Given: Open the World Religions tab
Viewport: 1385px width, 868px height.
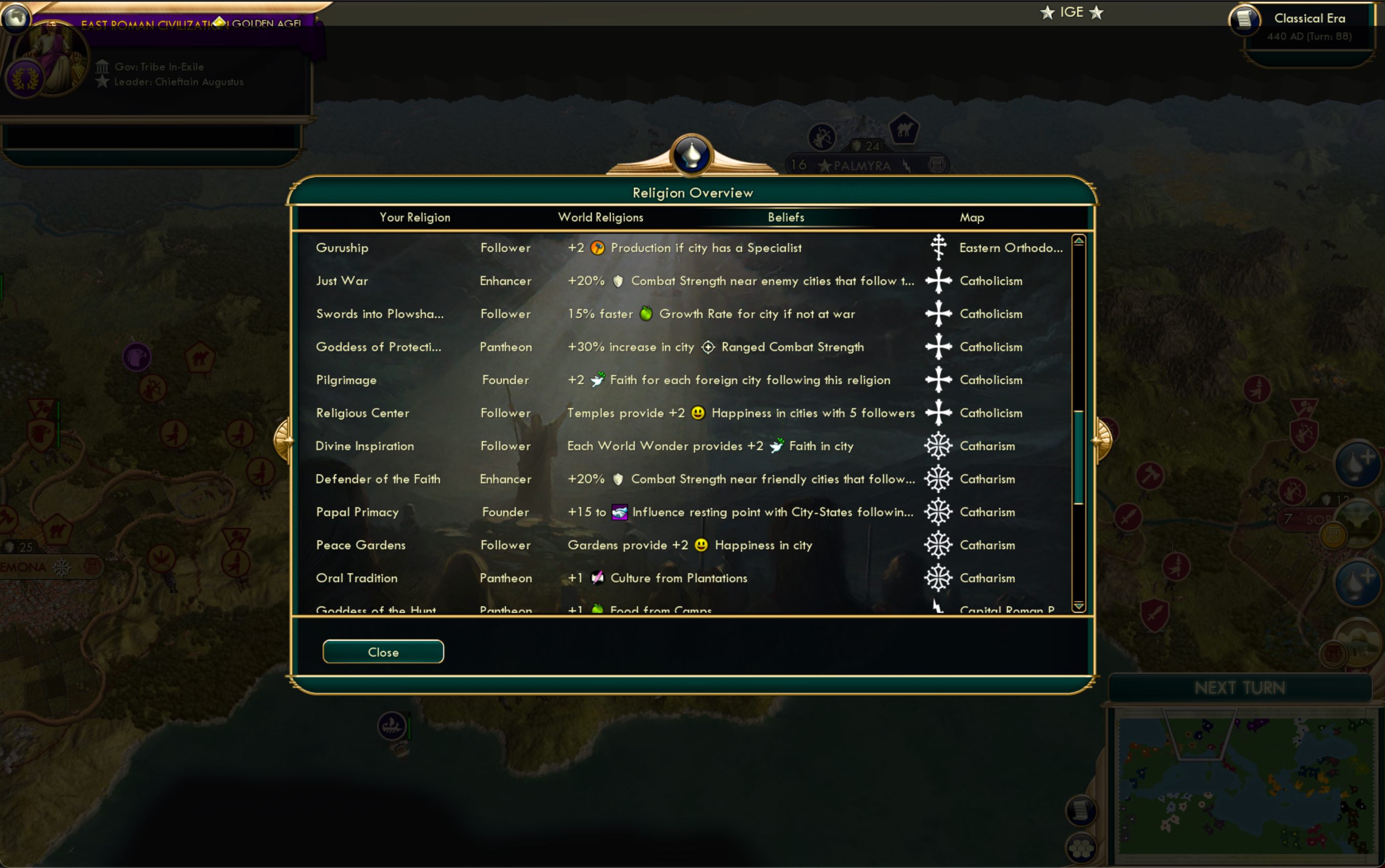Looking at the screenshot, I should point(600,217).
